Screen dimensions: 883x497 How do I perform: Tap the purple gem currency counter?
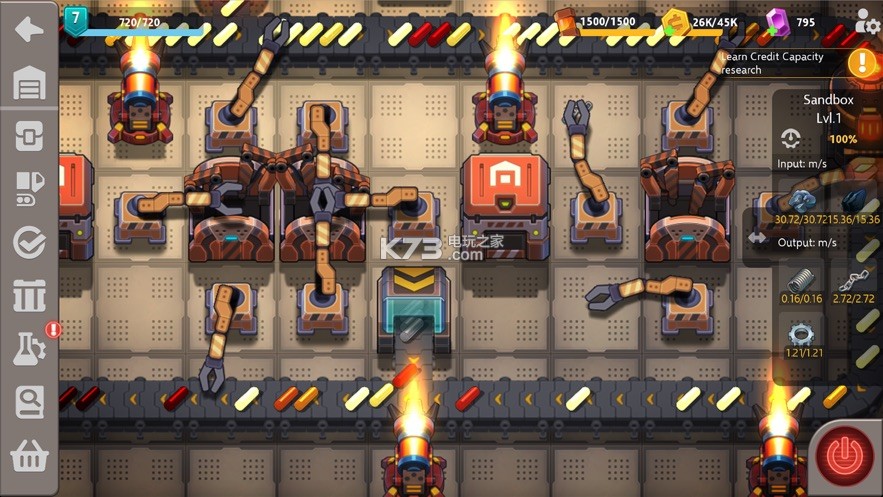[791, 22]
